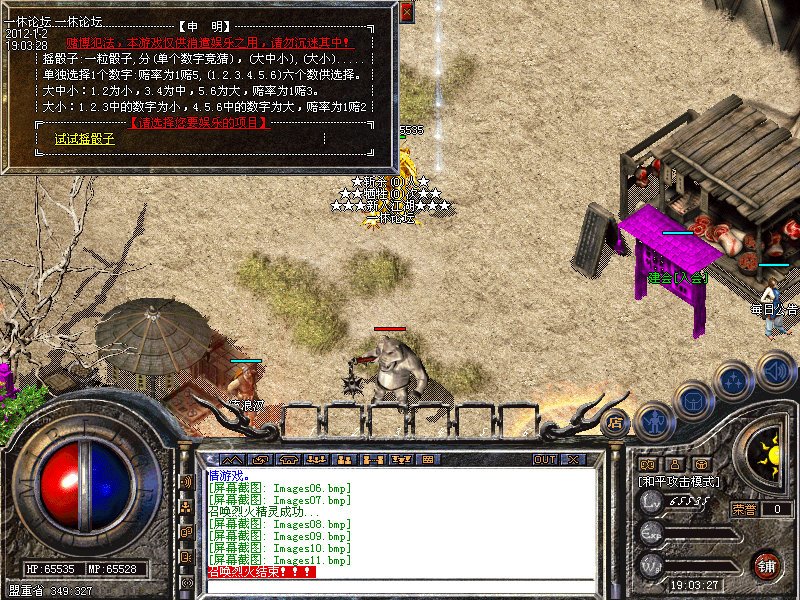Click the 荣誉 honor label

(x=744, y=509)
